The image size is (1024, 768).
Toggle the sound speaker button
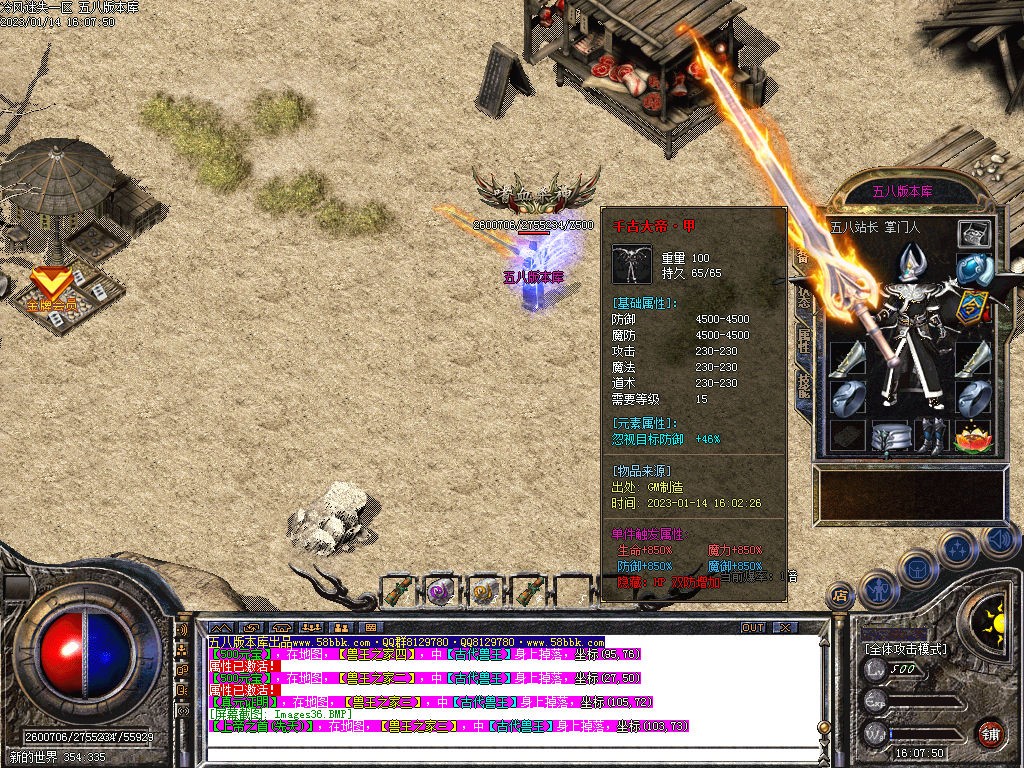[x=998, y=540]
